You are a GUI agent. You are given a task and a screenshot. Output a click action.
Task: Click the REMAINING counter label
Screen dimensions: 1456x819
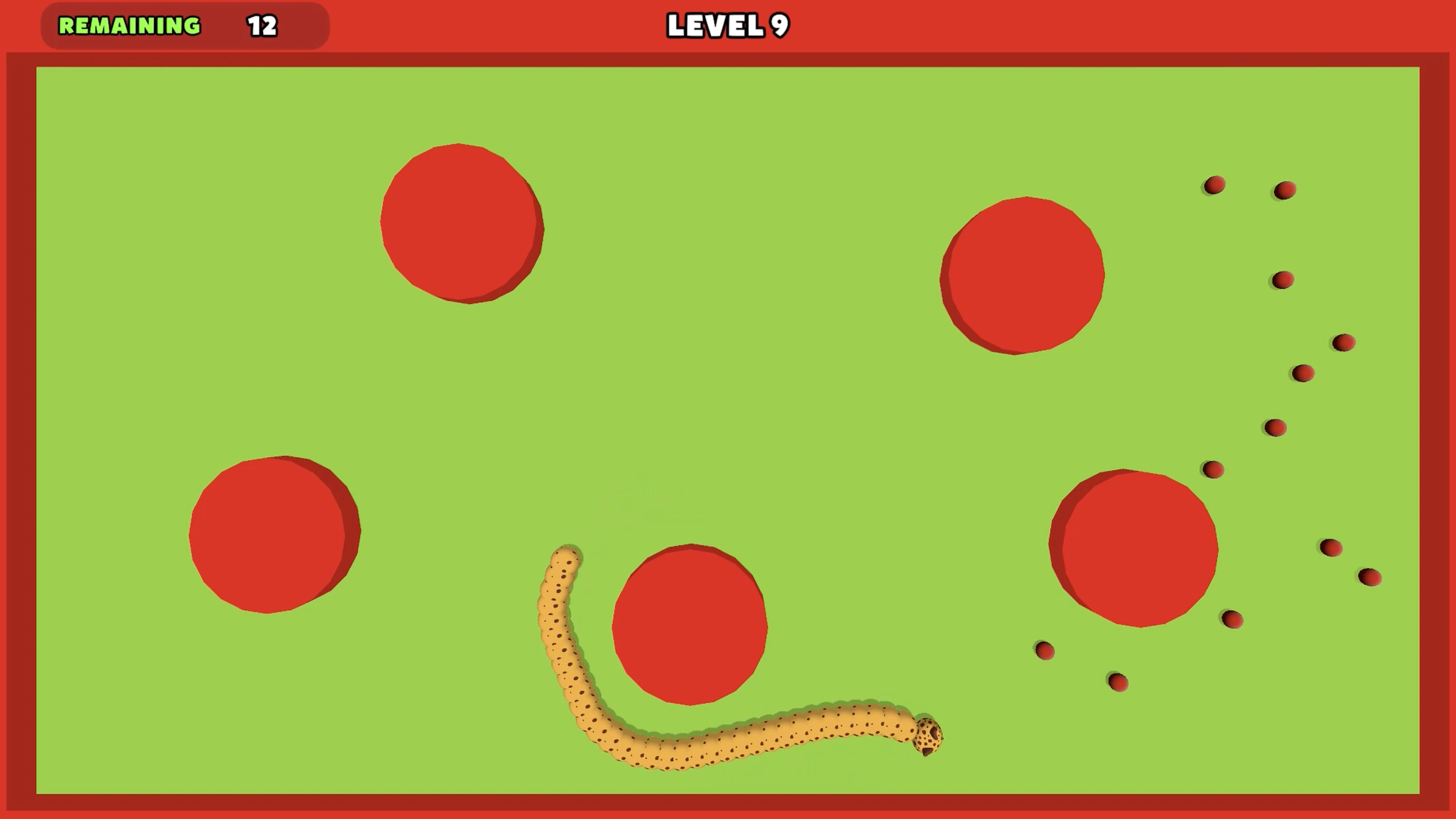pyautogui.click(x=129, y=26)
